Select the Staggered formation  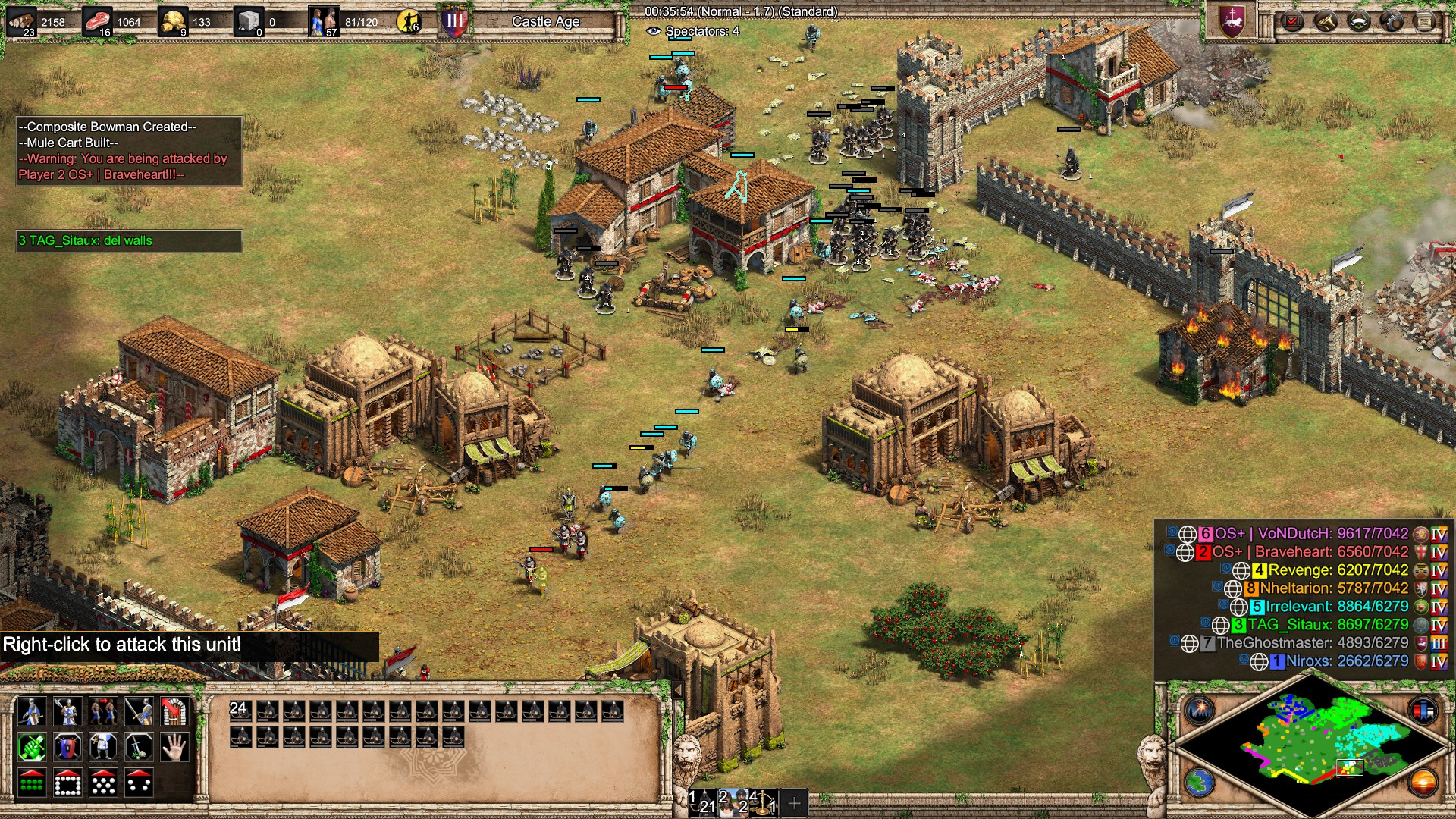(x=103, y=783)
